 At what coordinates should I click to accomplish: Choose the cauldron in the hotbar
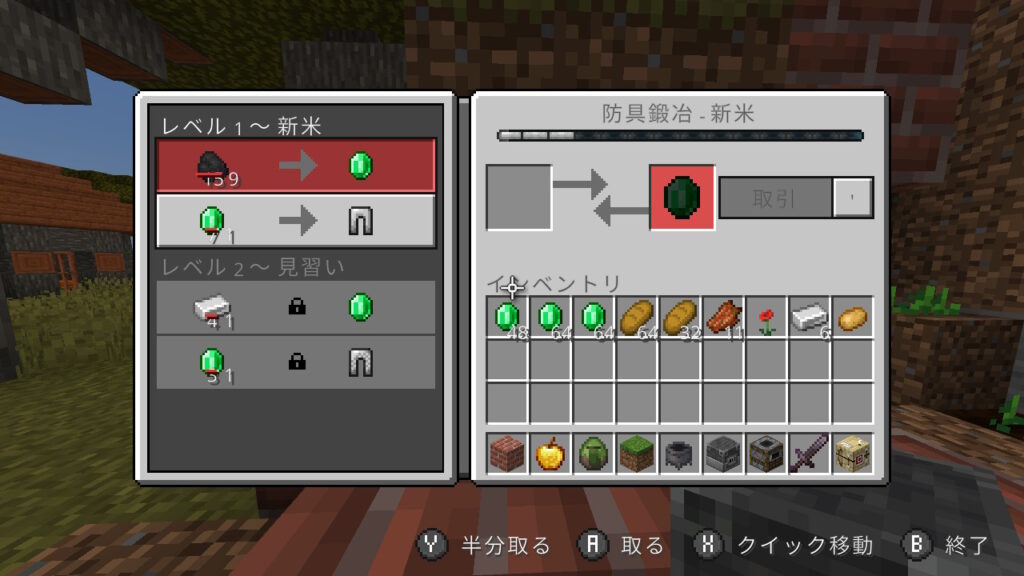tap(681, 454)
